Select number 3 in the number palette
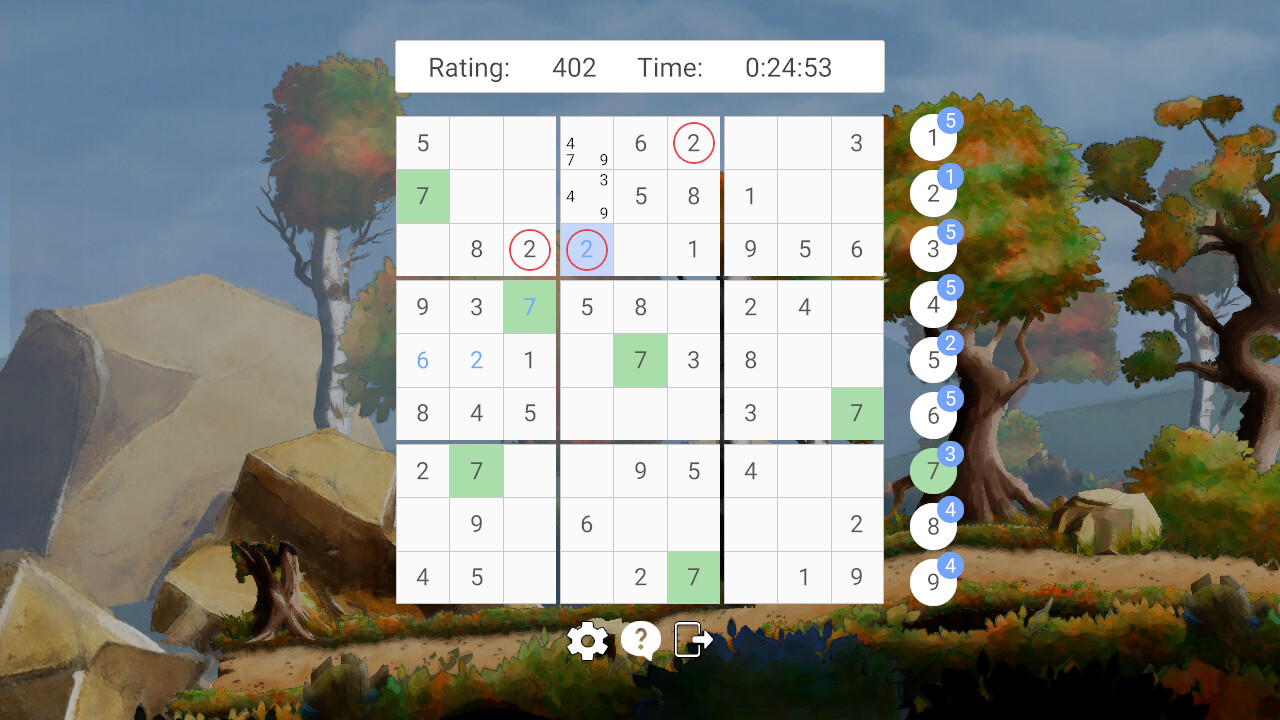The width and height of the screenshot is (1280, 720). tap(932, 248)
